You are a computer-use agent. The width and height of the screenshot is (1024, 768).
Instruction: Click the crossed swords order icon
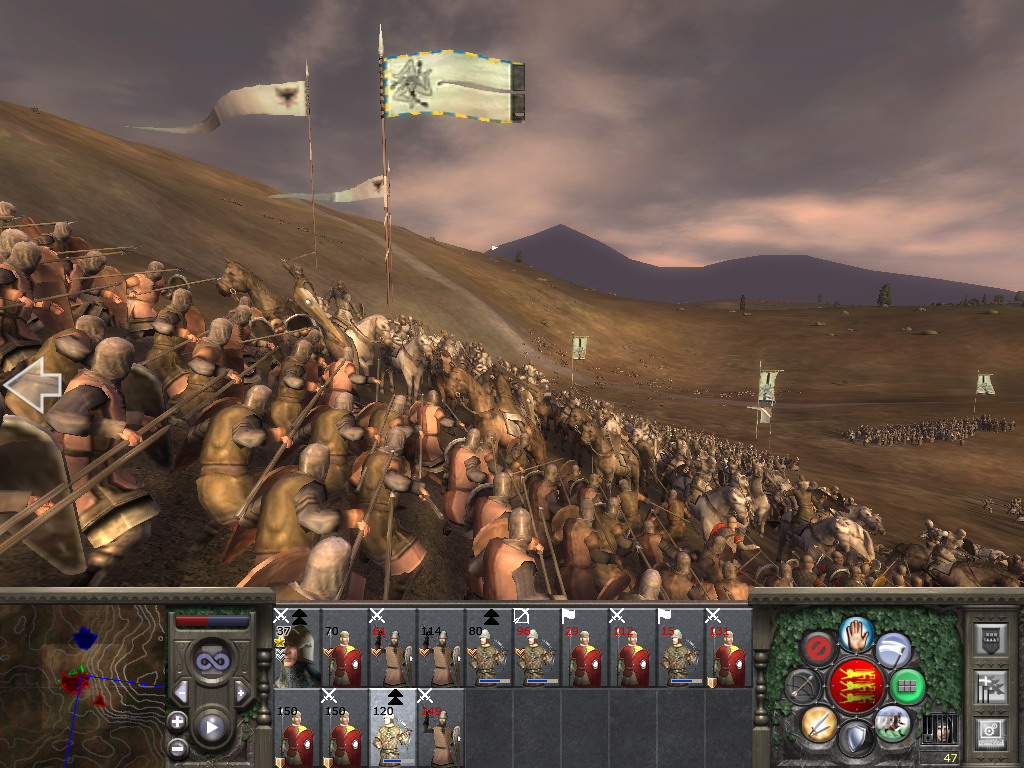pos(819,723)
